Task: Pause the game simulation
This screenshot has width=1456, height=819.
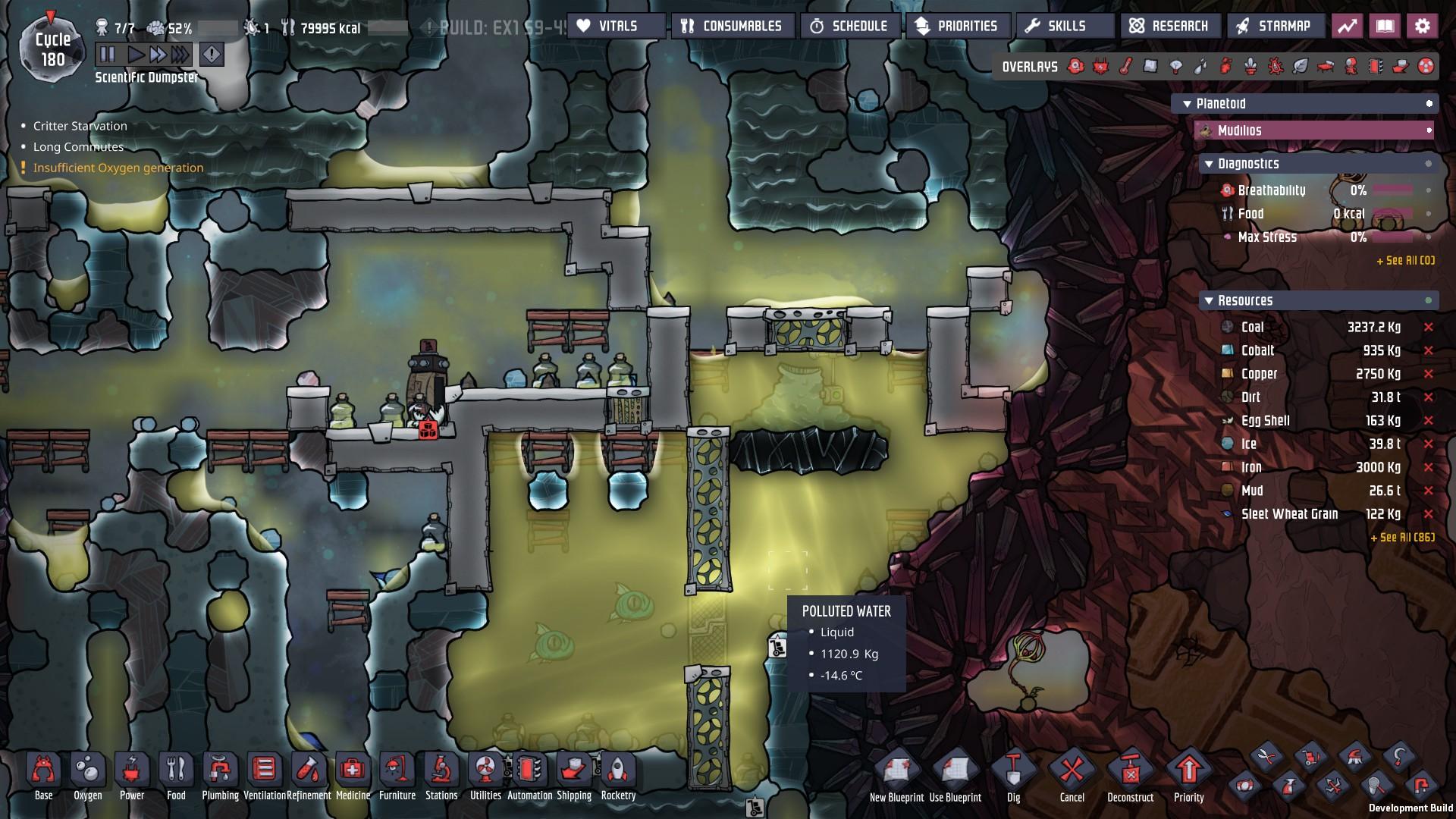Action: 108,55
